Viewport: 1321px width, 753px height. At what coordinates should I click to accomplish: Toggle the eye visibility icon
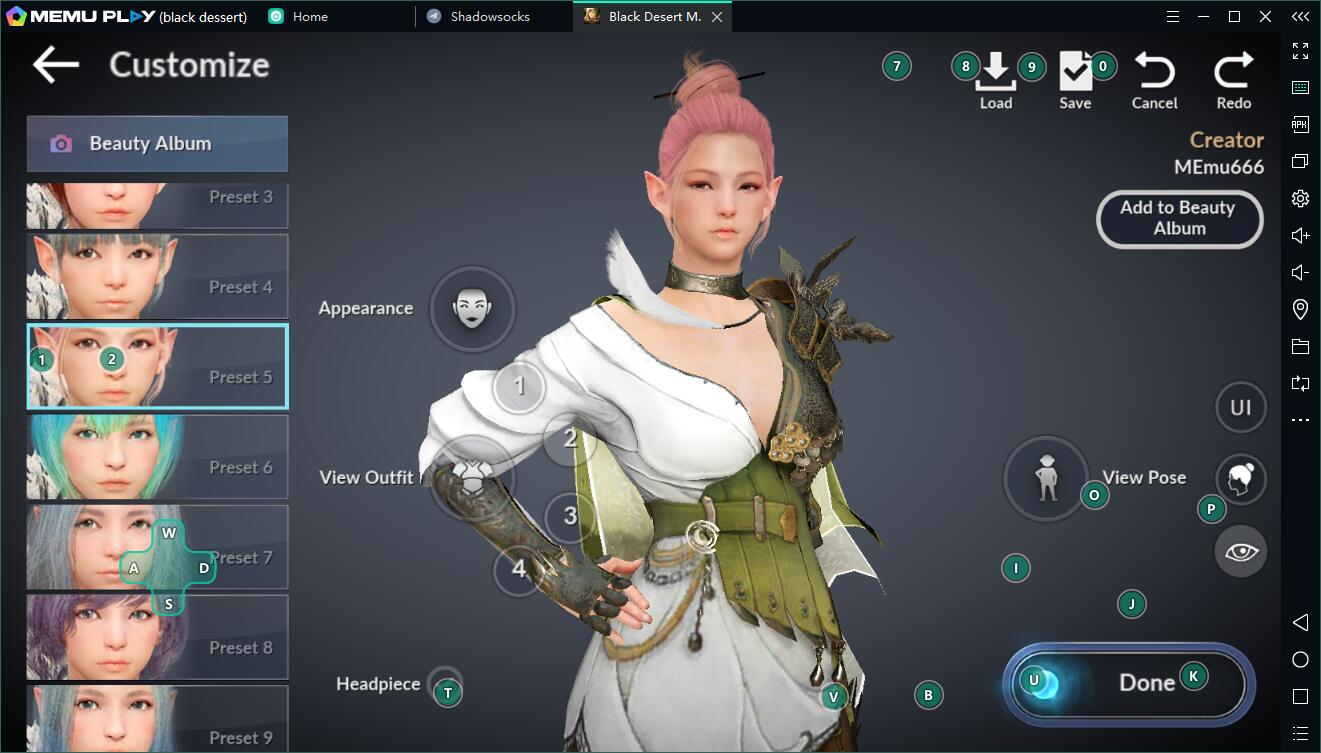tap(1241, 551)
